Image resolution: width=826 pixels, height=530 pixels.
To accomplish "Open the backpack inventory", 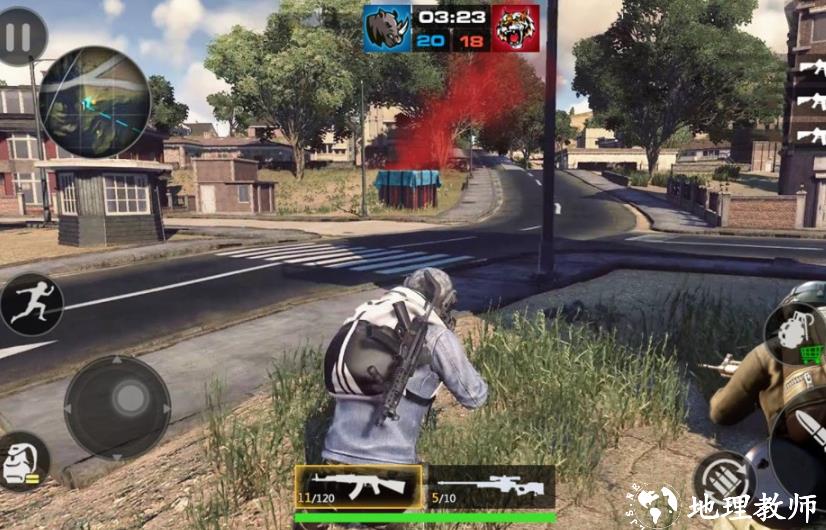I will (x=22, y=460).
